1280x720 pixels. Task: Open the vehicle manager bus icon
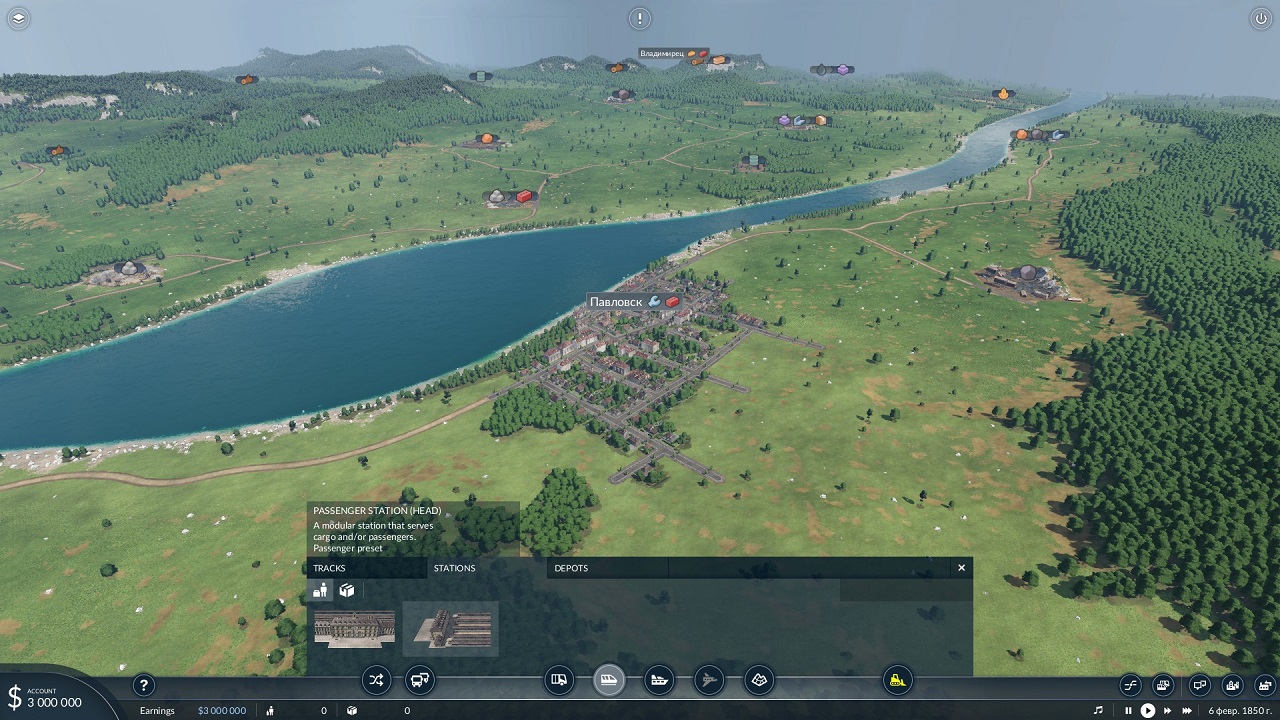tap(420, 681)
